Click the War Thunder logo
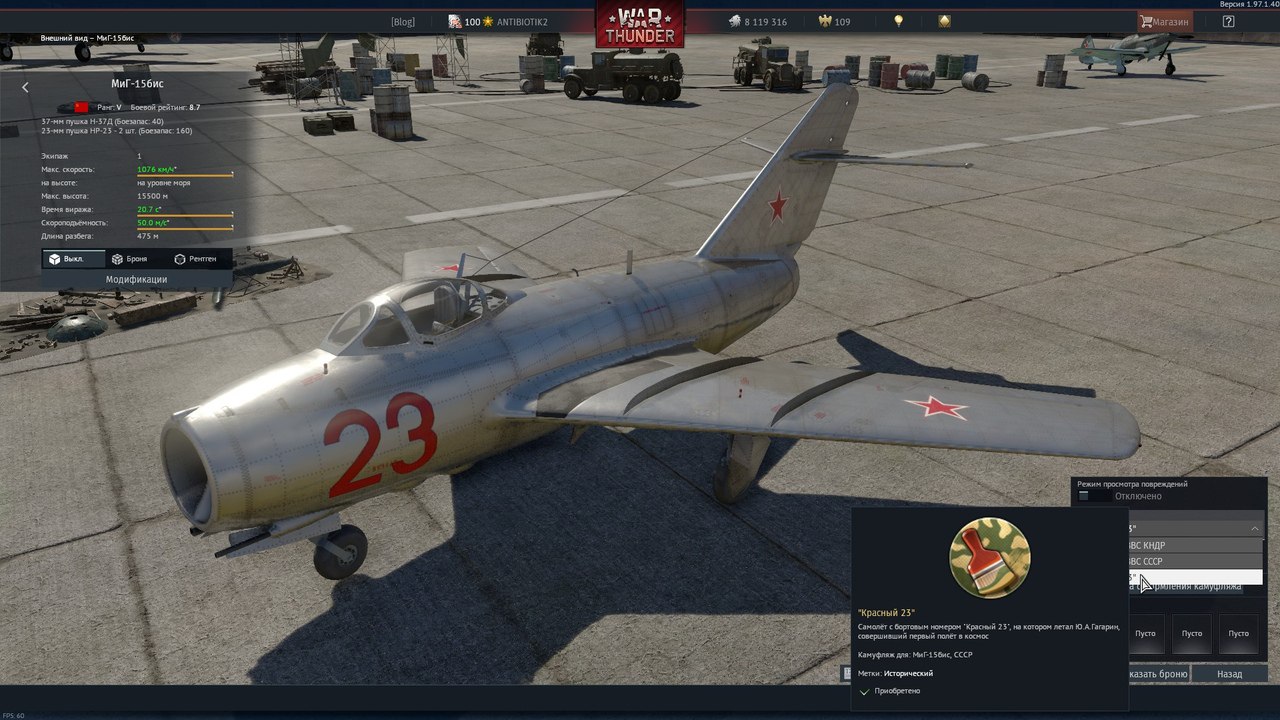This screenshot has height=720, width=1280. point(640,24)
